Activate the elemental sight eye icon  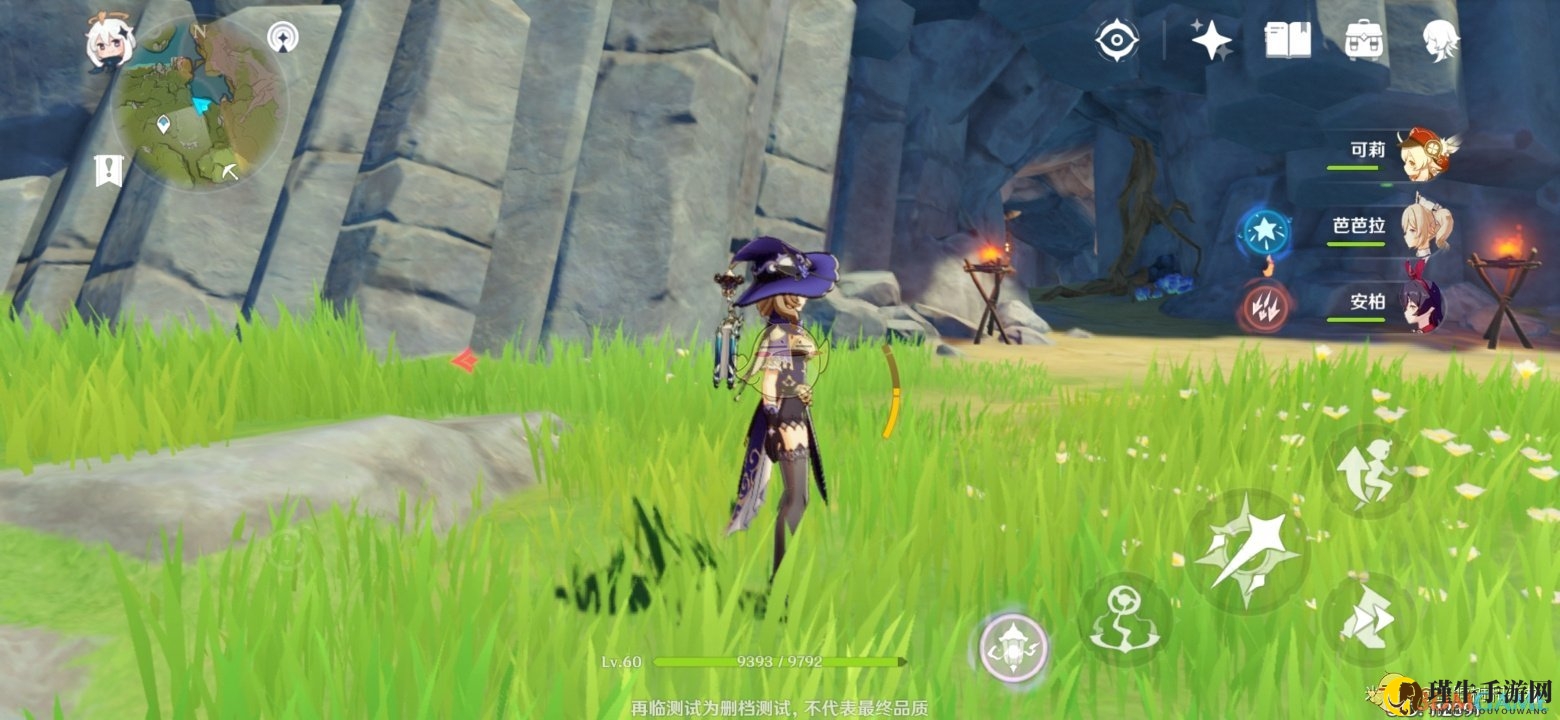(1116, 40)
